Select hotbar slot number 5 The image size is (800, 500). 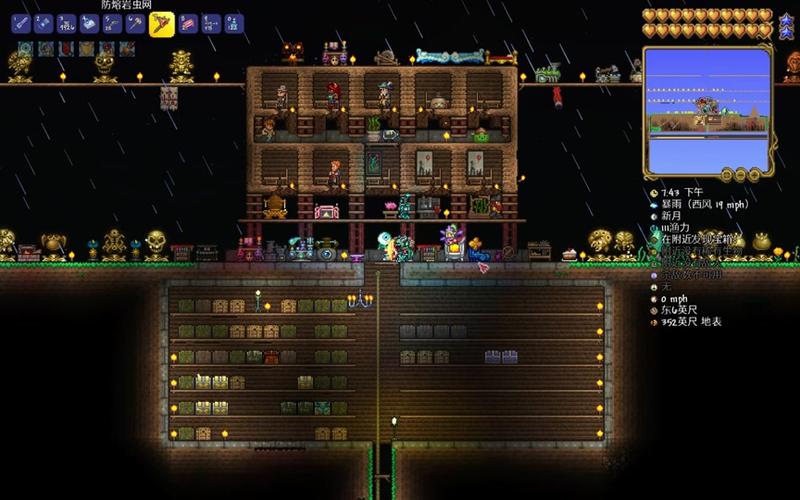click(113, 23)
